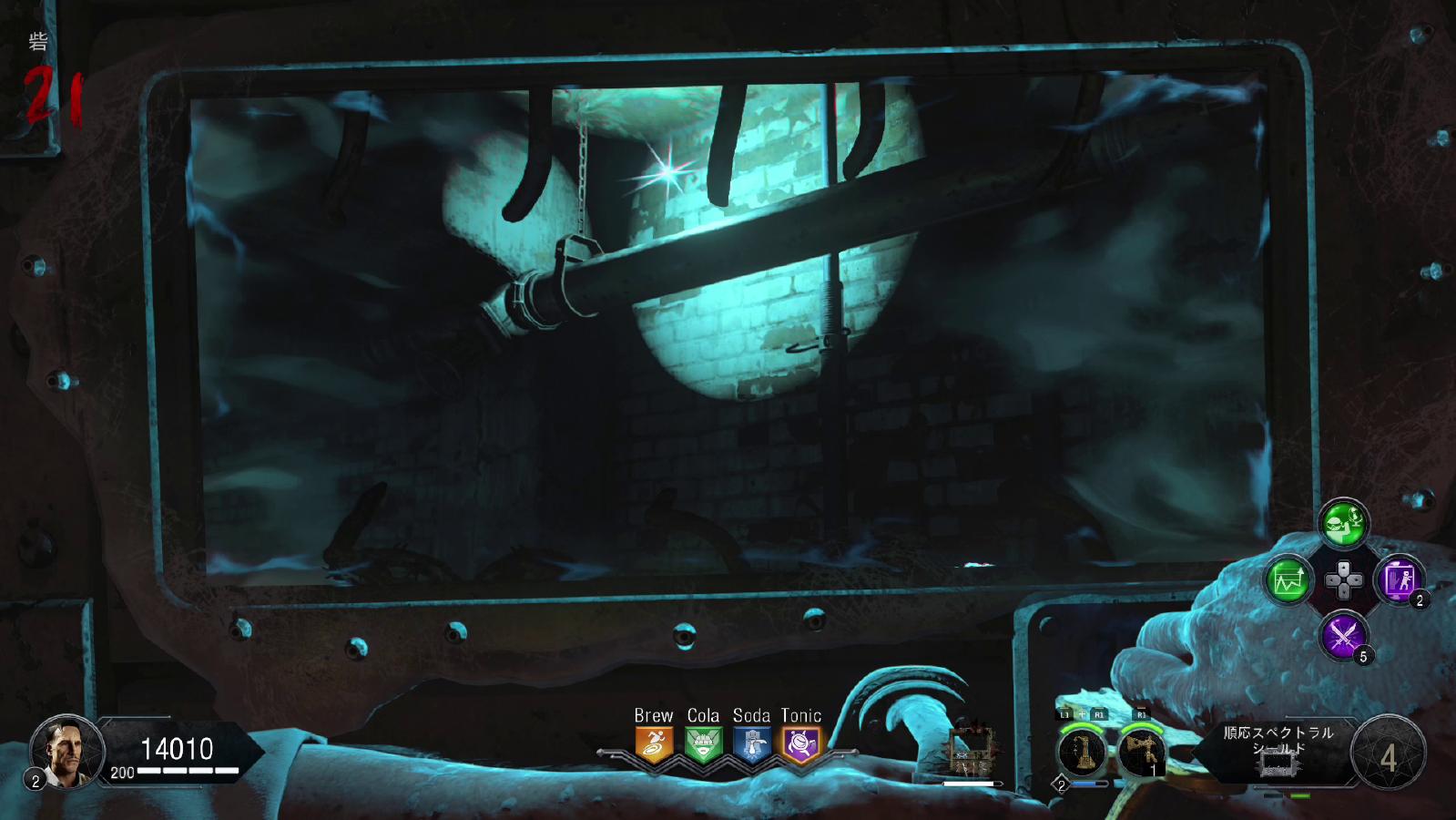Activate the green chart elixir icon
Image resolution: width=1456 pixels, height=820 pixels.
(x=1288, y=579)
